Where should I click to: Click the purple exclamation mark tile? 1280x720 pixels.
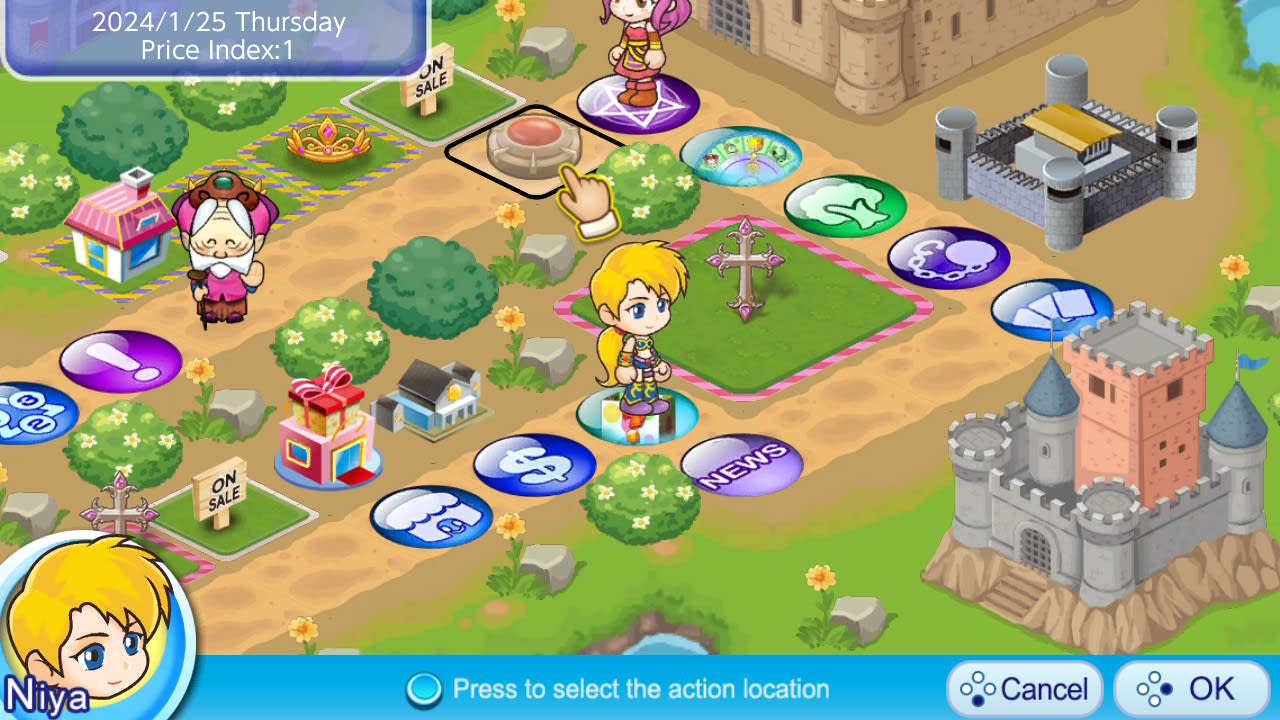click(x=119, y=358)
